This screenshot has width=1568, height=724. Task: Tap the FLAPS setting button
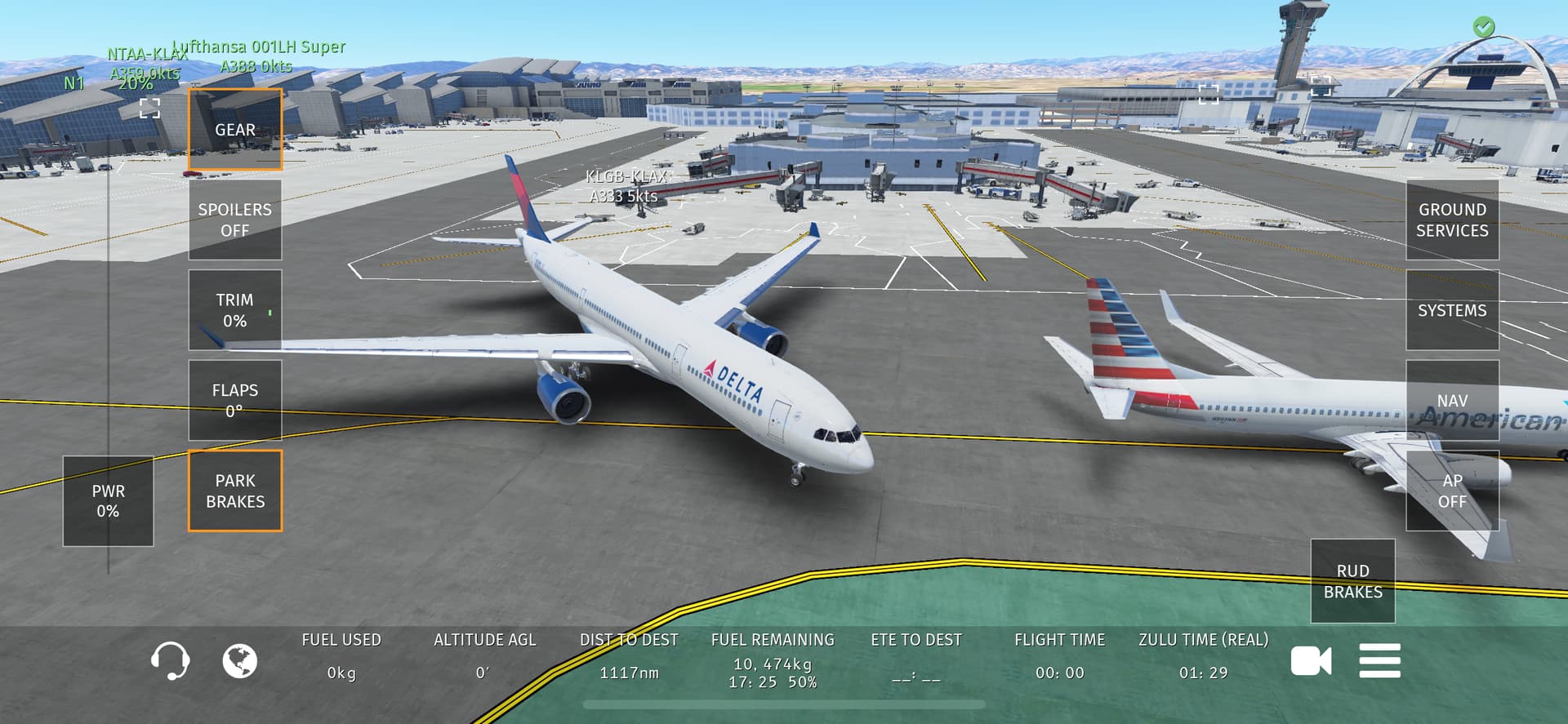pos(235,400)
